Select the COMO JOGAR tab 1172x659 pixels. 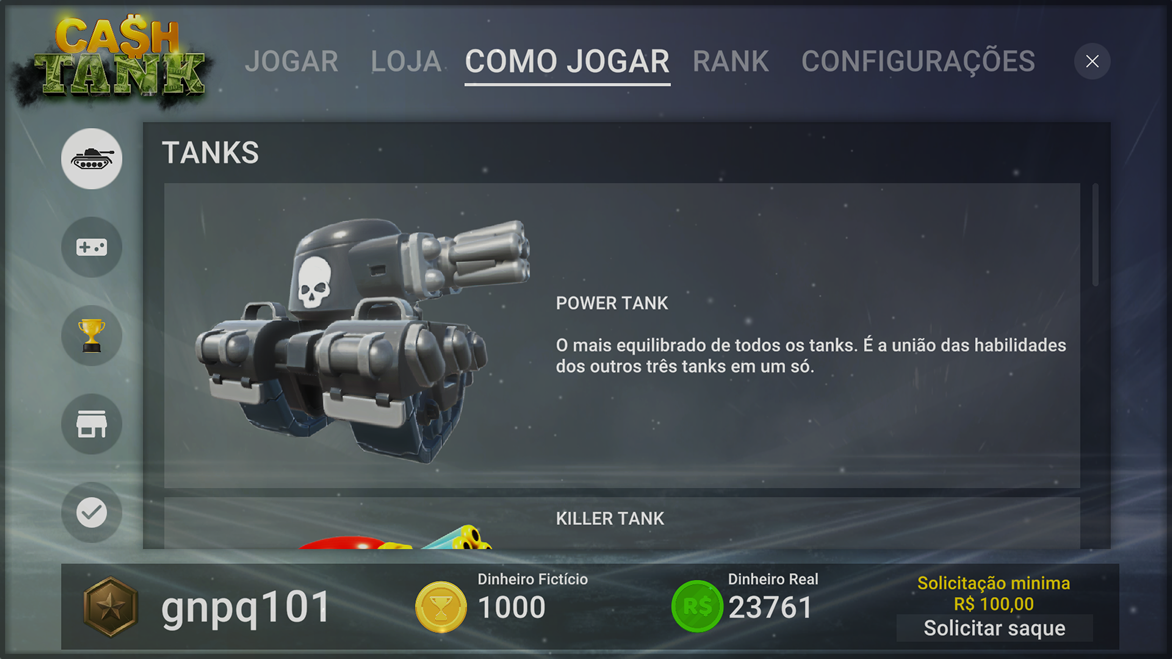click(x=567, y=62)
